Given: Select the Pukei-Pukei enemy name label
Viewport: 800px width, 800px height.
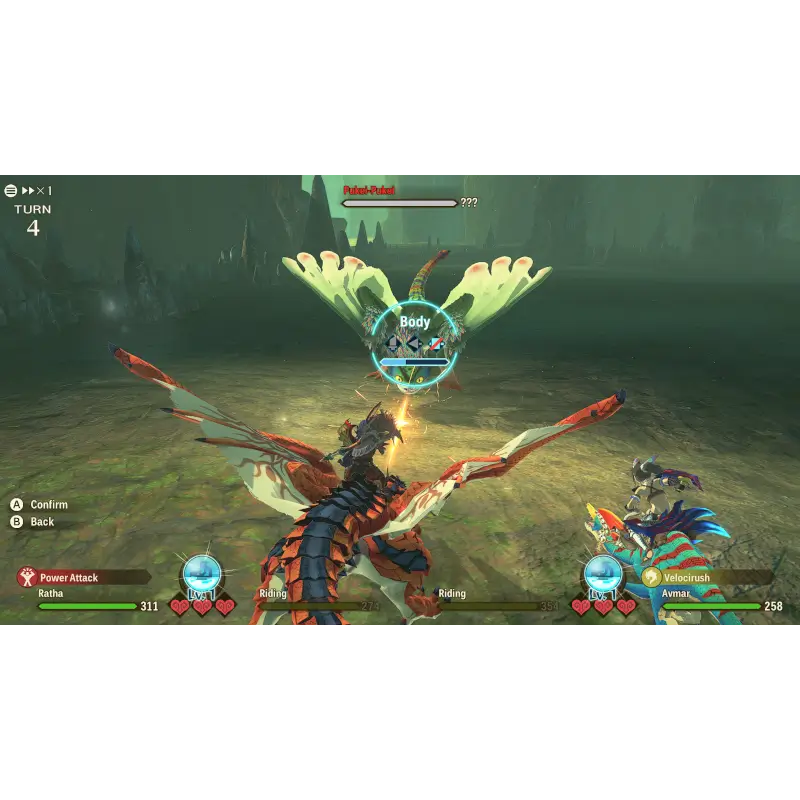Looking at the screenshot, I should 369,190.
